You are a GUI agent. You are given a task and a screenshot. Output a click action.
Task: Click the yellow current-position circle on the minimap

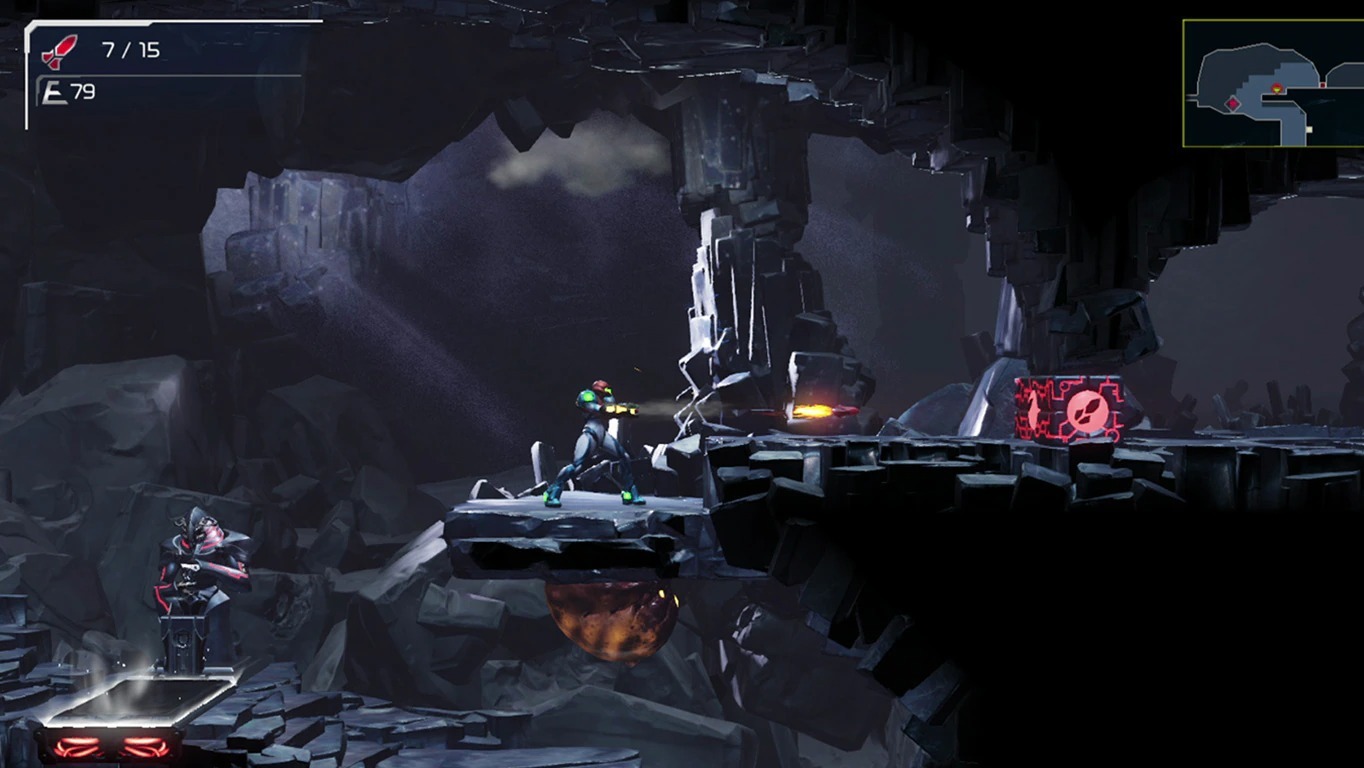click(x=1277, y=88)
